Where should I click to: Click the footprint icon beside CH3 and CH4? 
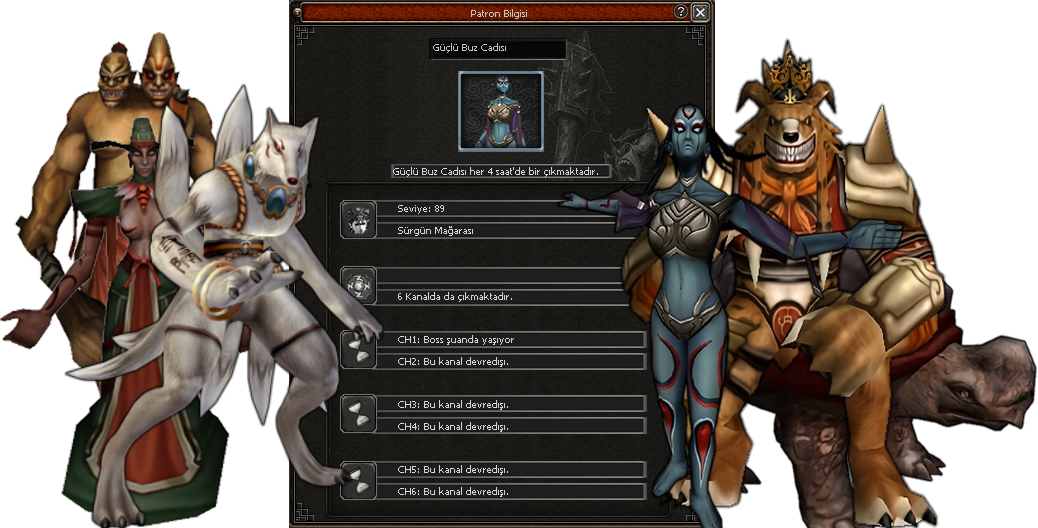[359, 415]
